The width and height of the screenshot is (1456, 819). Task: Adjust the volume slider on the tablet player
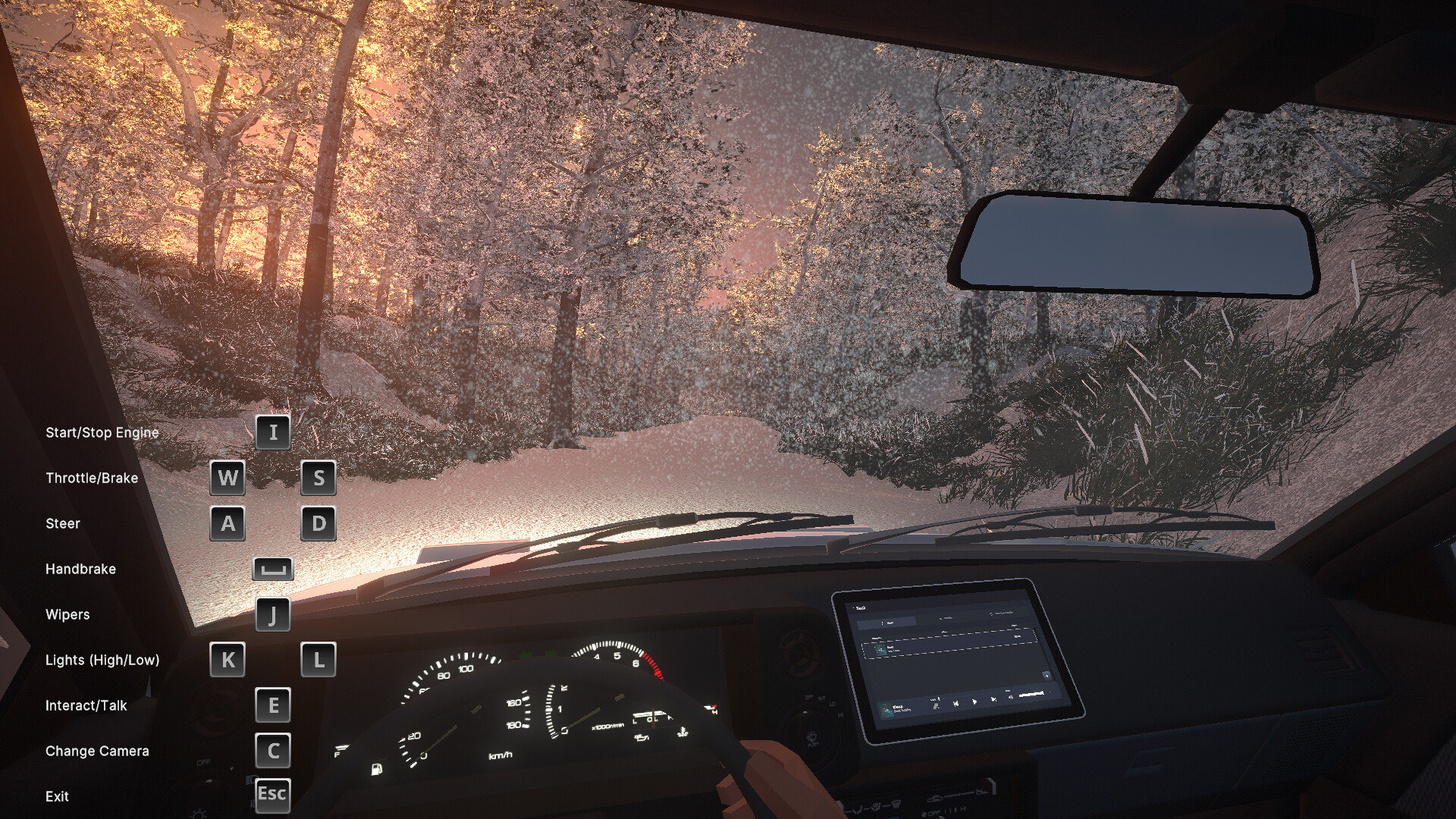coord(1031,693)
